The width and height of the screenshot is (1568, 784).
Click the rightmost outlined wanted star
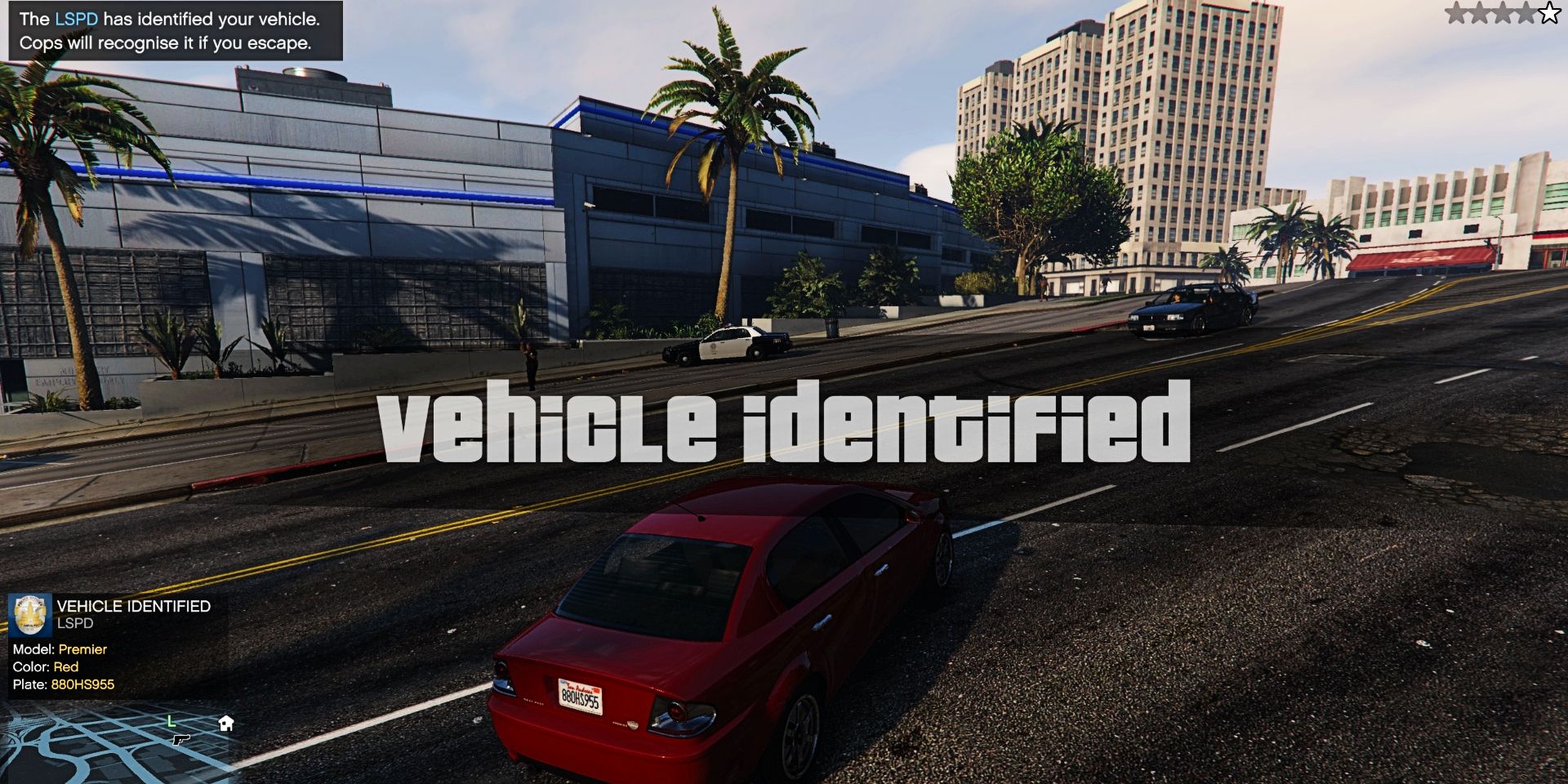1549,12
